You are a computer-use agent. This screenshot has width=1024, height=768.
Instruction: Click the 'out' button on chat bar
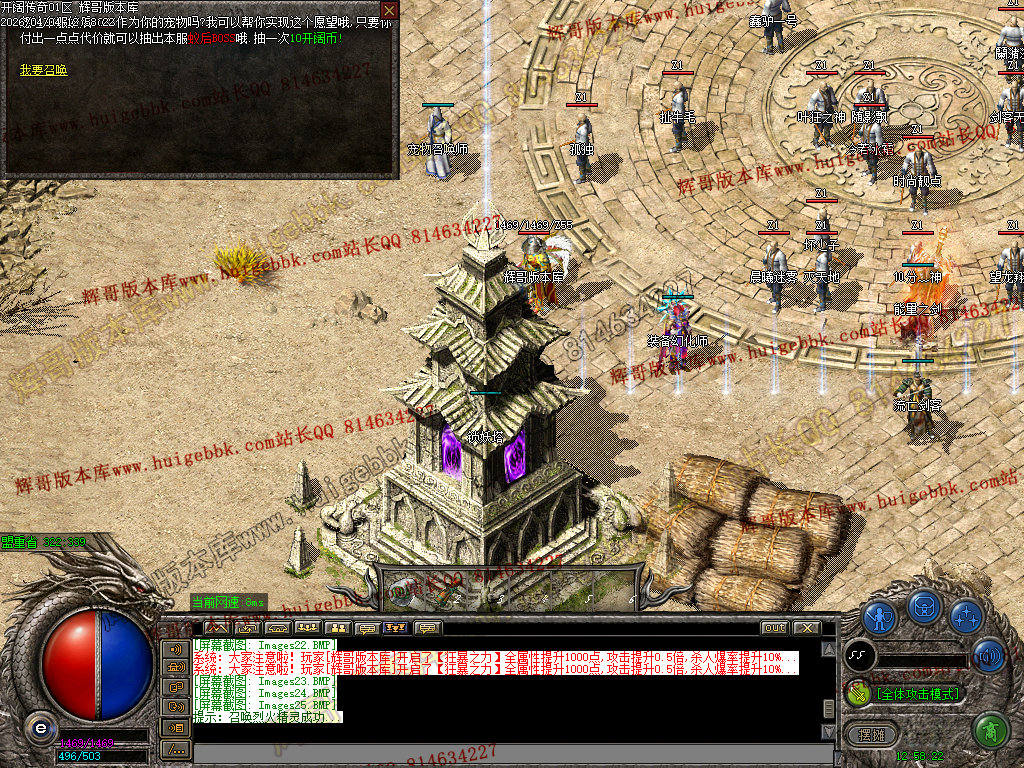(774, 628)
